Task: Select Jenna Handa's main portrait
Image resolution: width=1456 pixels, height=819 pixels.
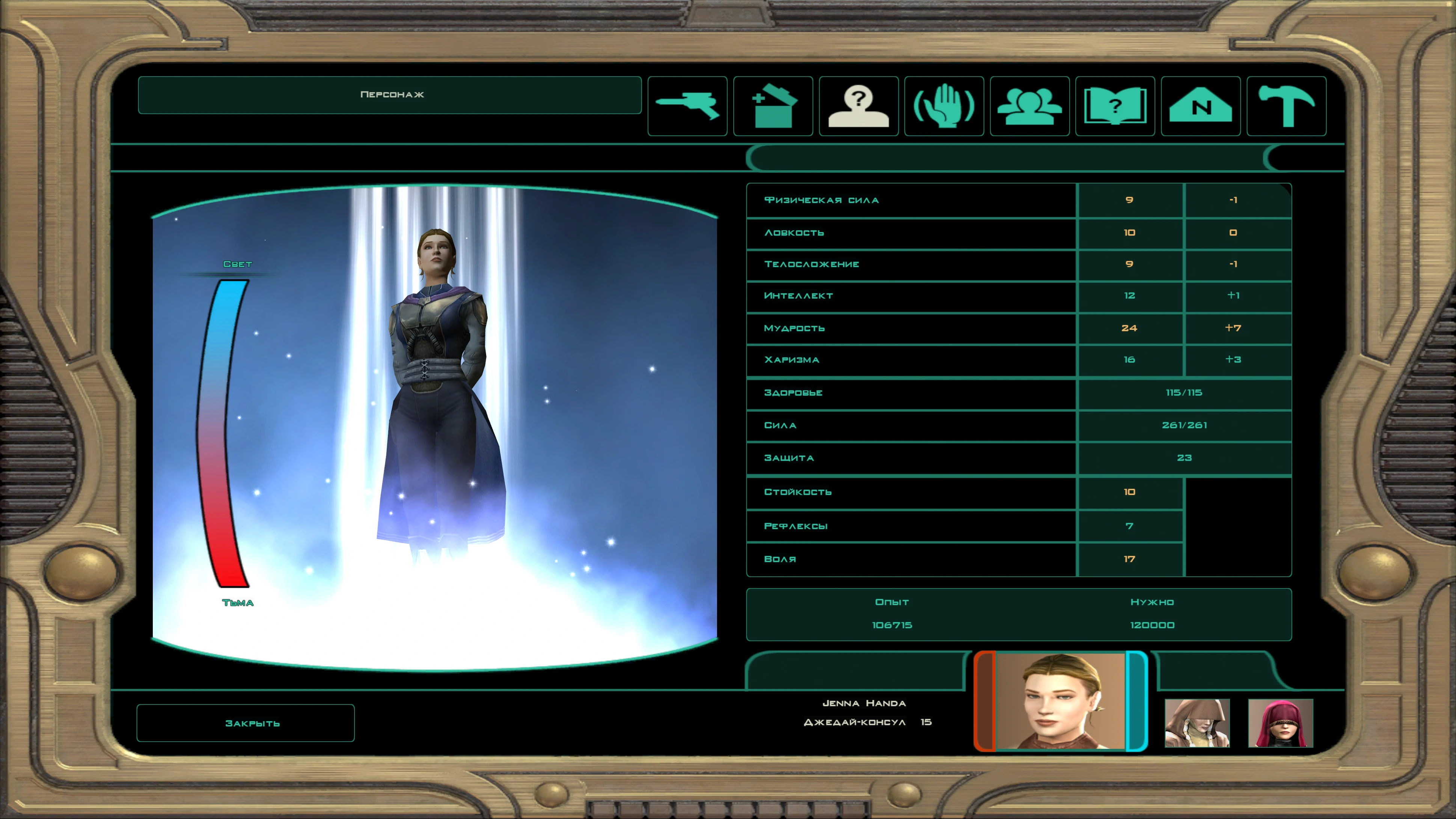Action: coord(1060,701)
